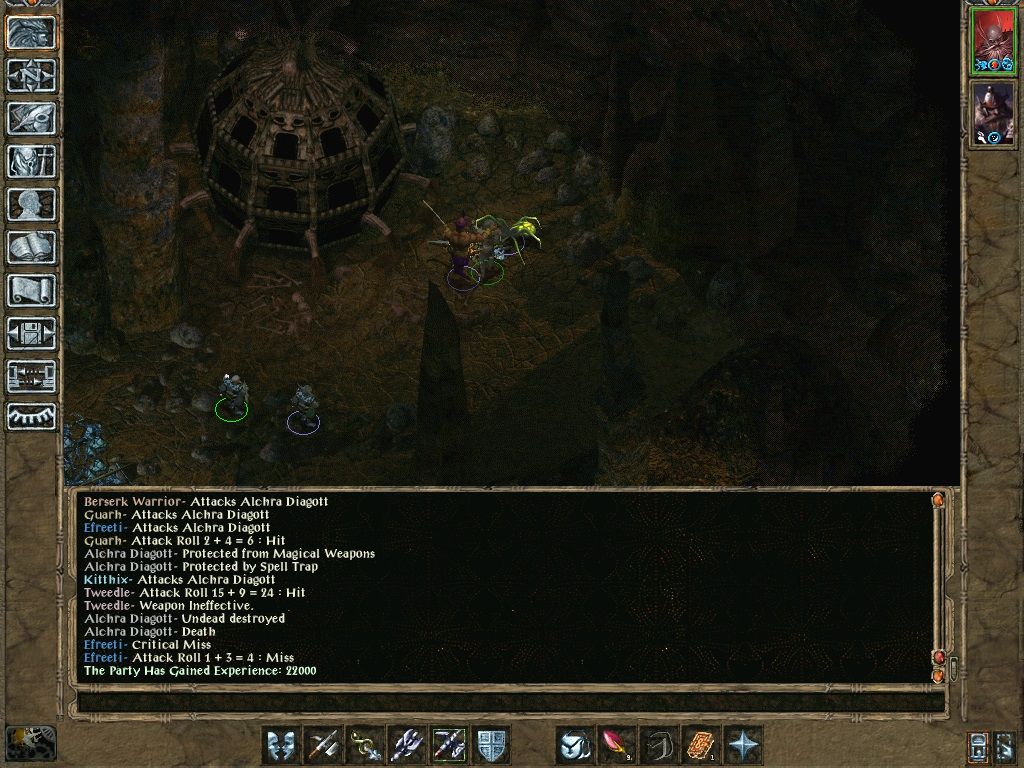
Task: Click the rest button with closed eye
Action: pyautogui.click(x=32, y=418)
